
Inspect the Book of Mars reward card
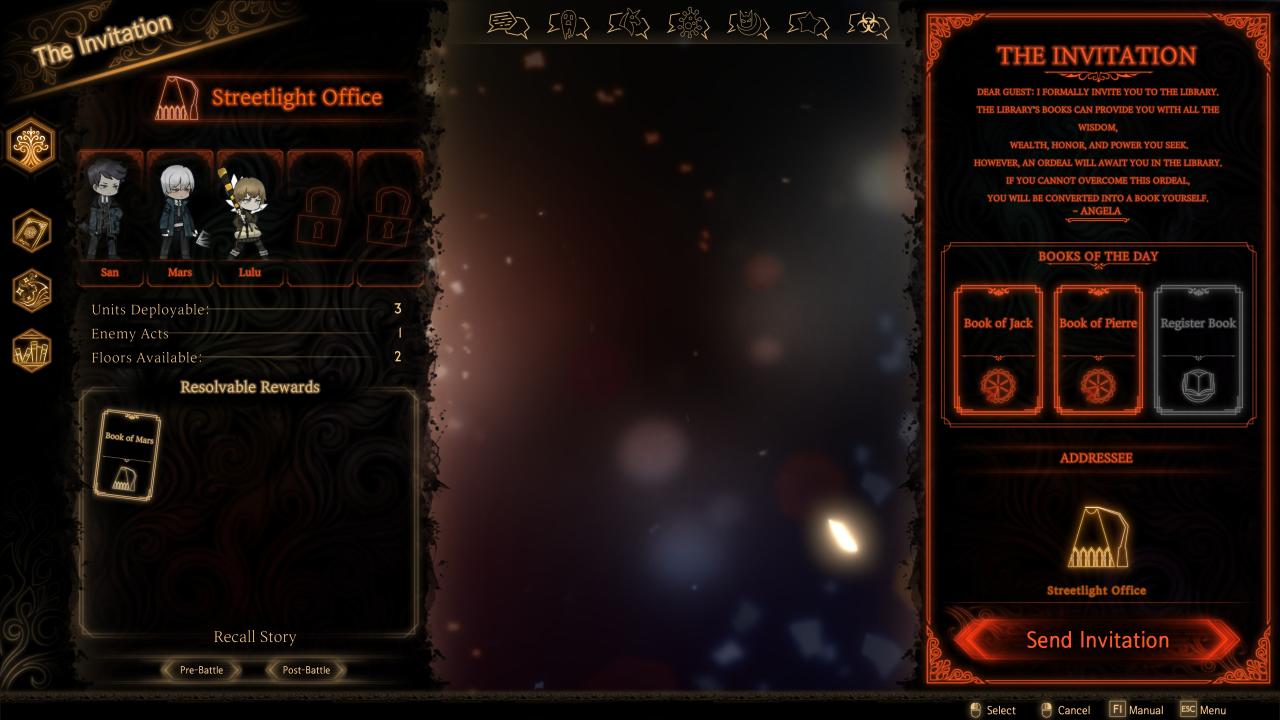tap(128, 455)
